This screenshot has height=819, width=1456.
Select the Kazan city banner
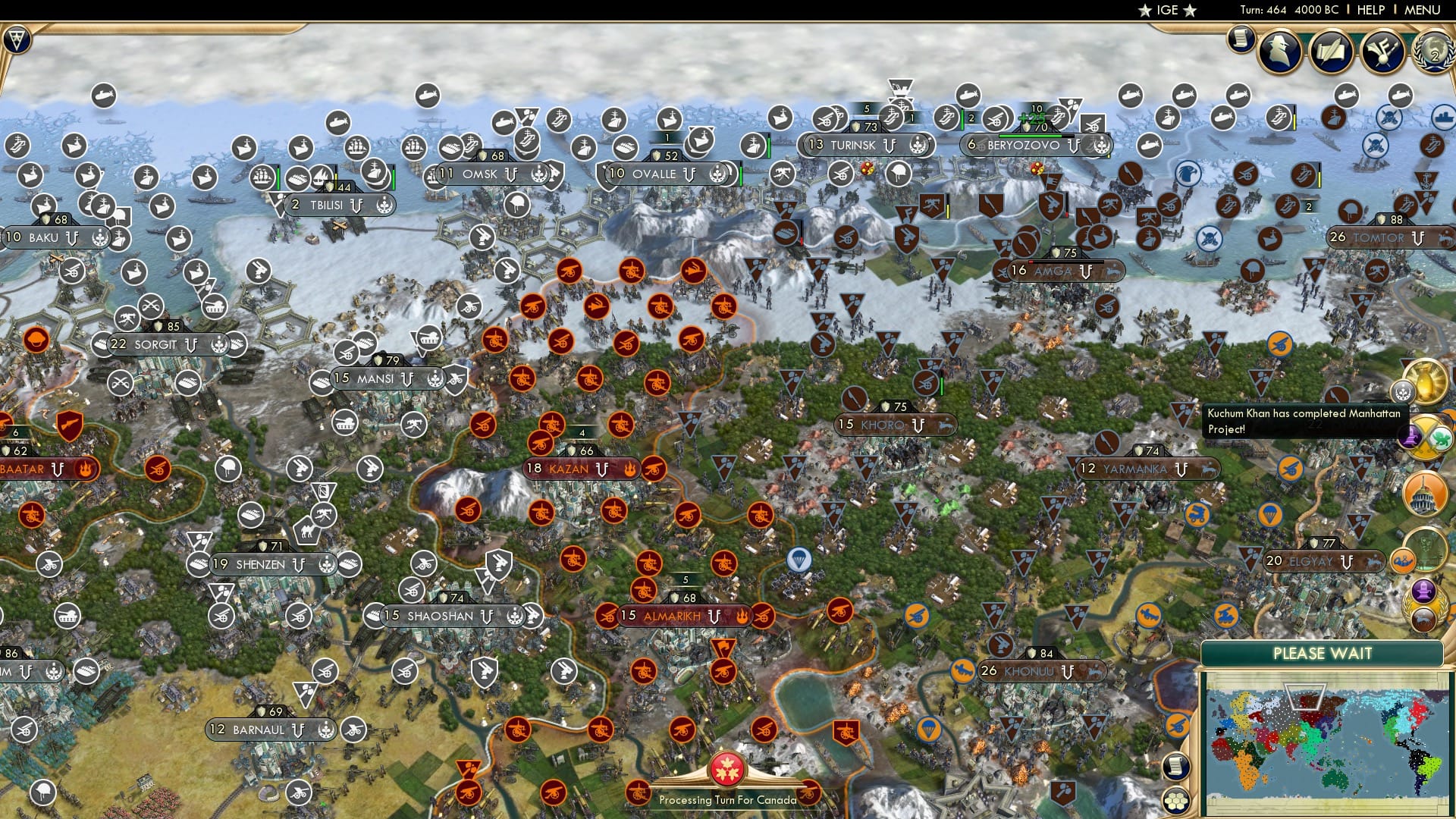pos(574,469)
